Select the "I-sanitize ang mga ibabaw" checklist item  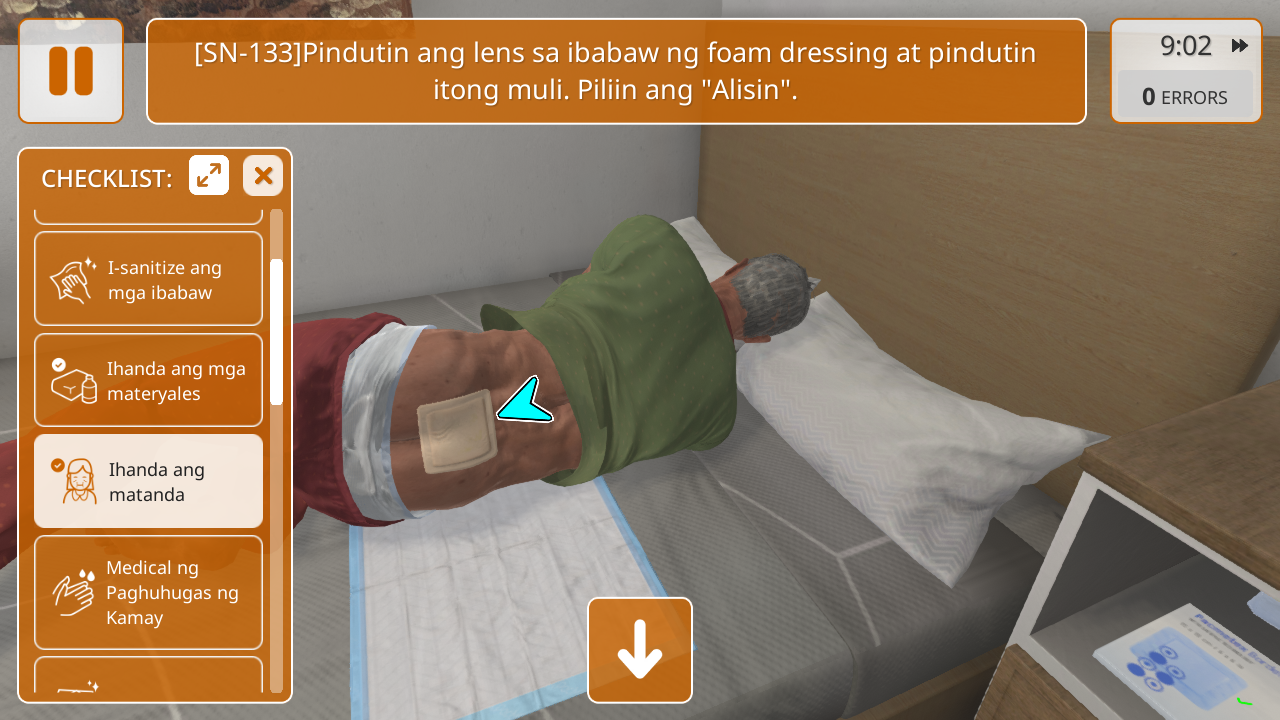[148, 279]
